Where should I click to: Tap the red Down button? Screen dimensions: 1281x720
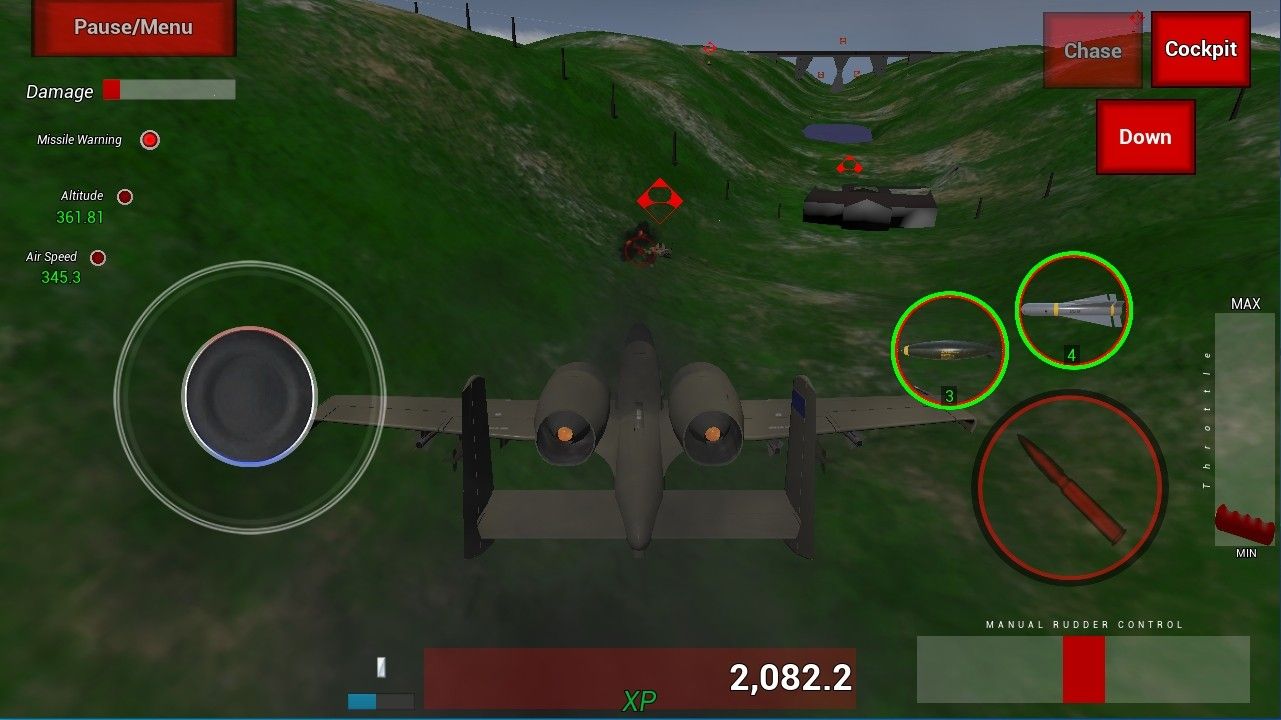[1145, 137]
